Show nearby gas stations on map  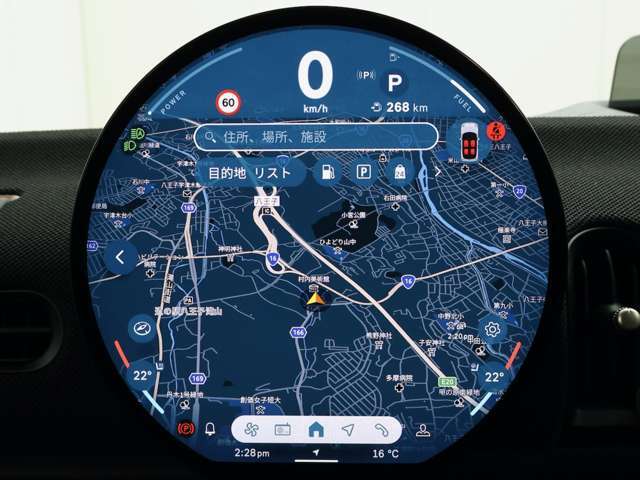click(326, 172)
